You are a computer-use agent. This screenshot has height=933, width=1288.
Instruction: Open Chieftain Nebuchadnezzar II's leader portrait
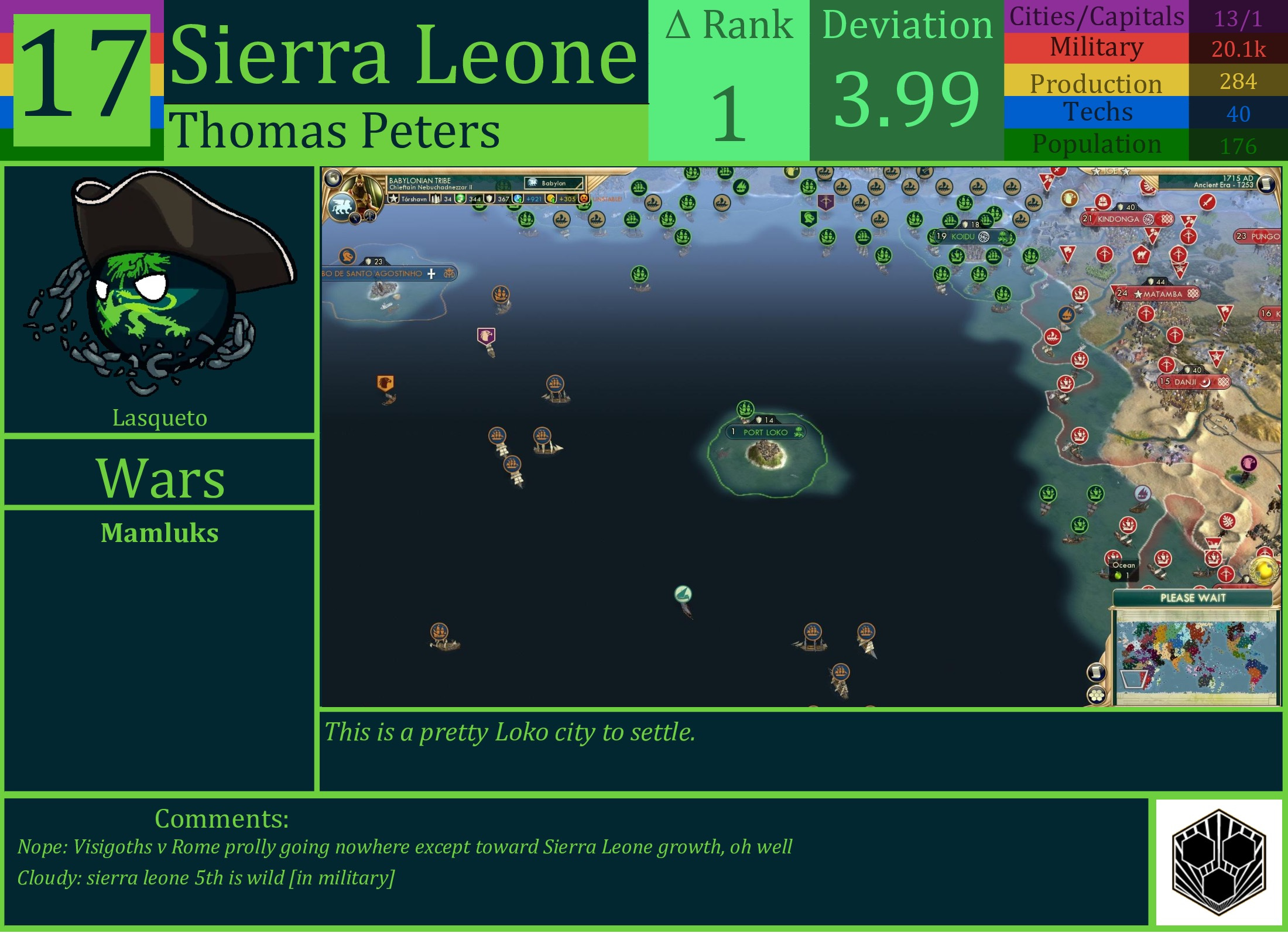click(x=361, y=186)
